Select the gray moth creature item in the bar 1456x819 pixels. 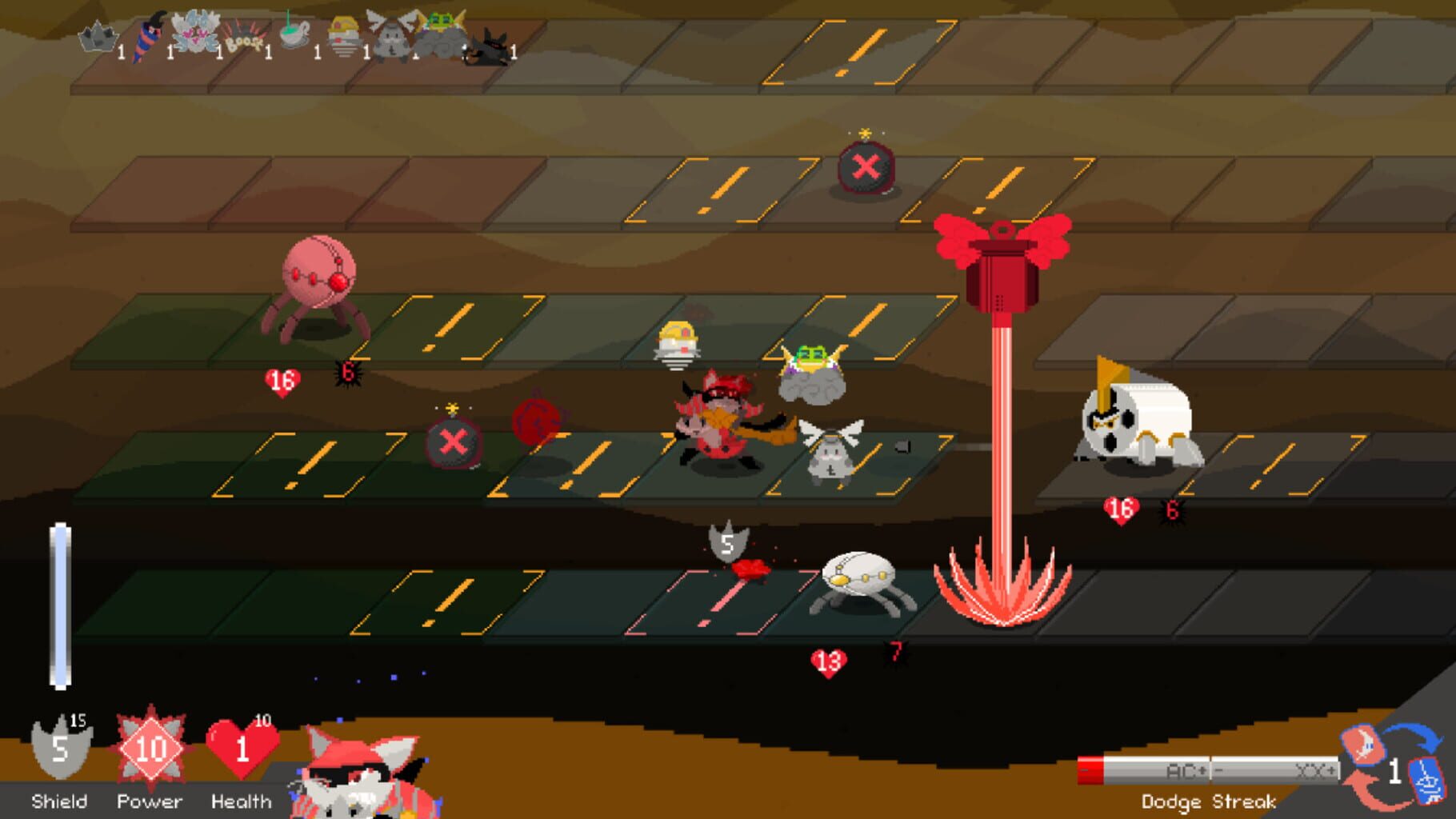click(x=392, y=36)
